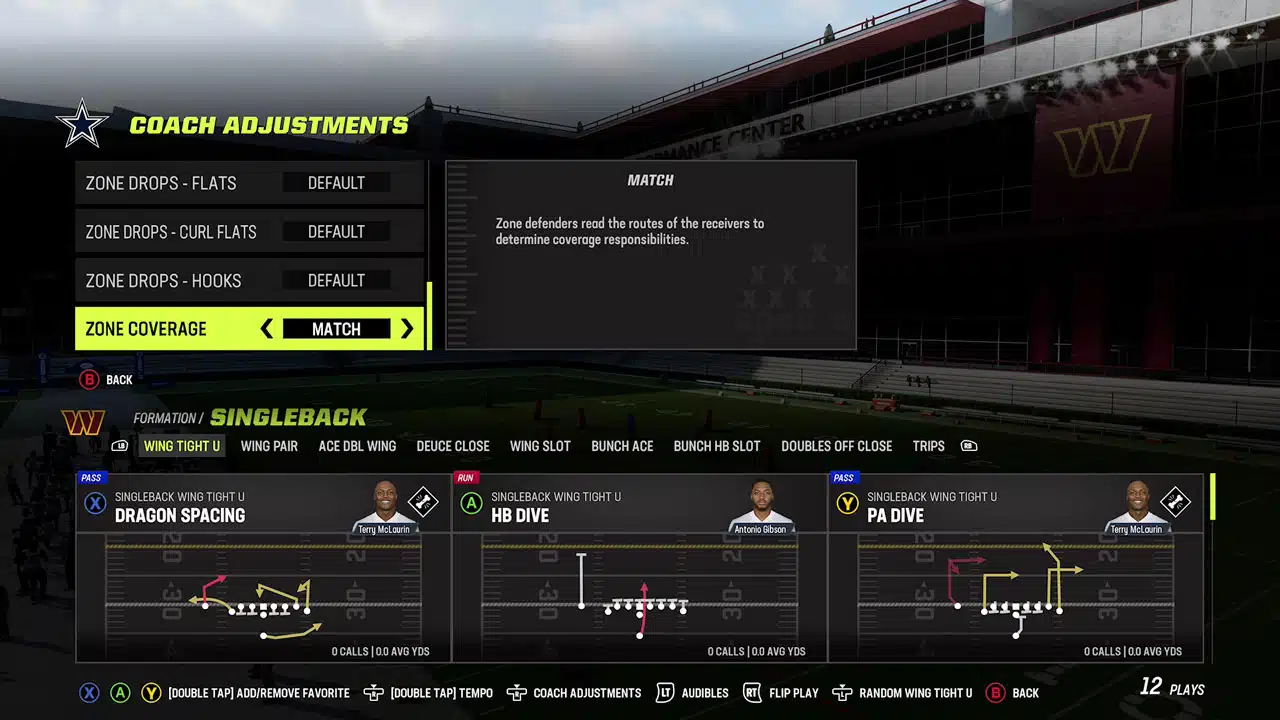
Task: Pick the Dragon Spacing pass play
Action: point(263,567)
